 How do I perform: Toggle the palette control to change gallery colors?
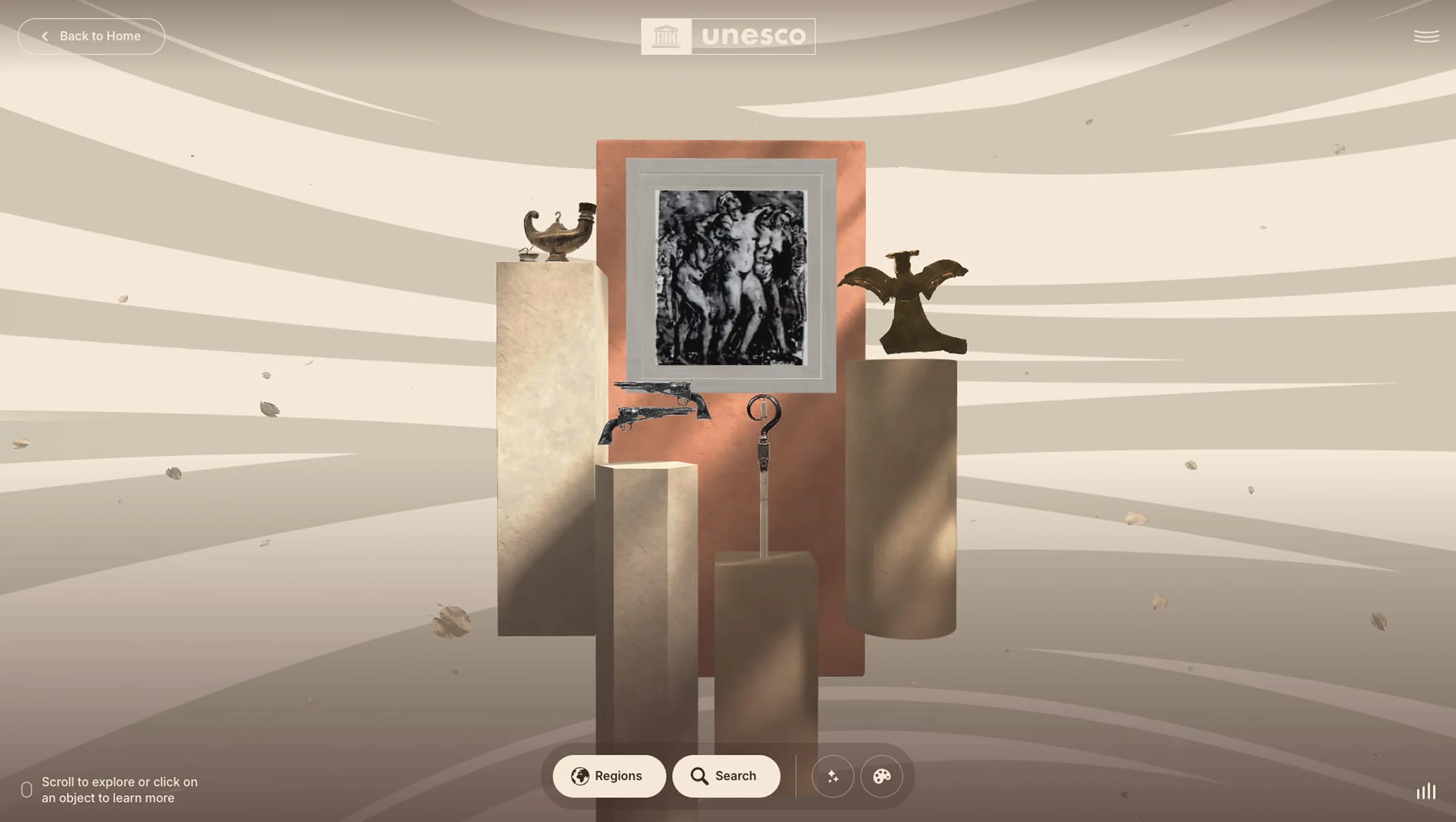coord(882,776)
